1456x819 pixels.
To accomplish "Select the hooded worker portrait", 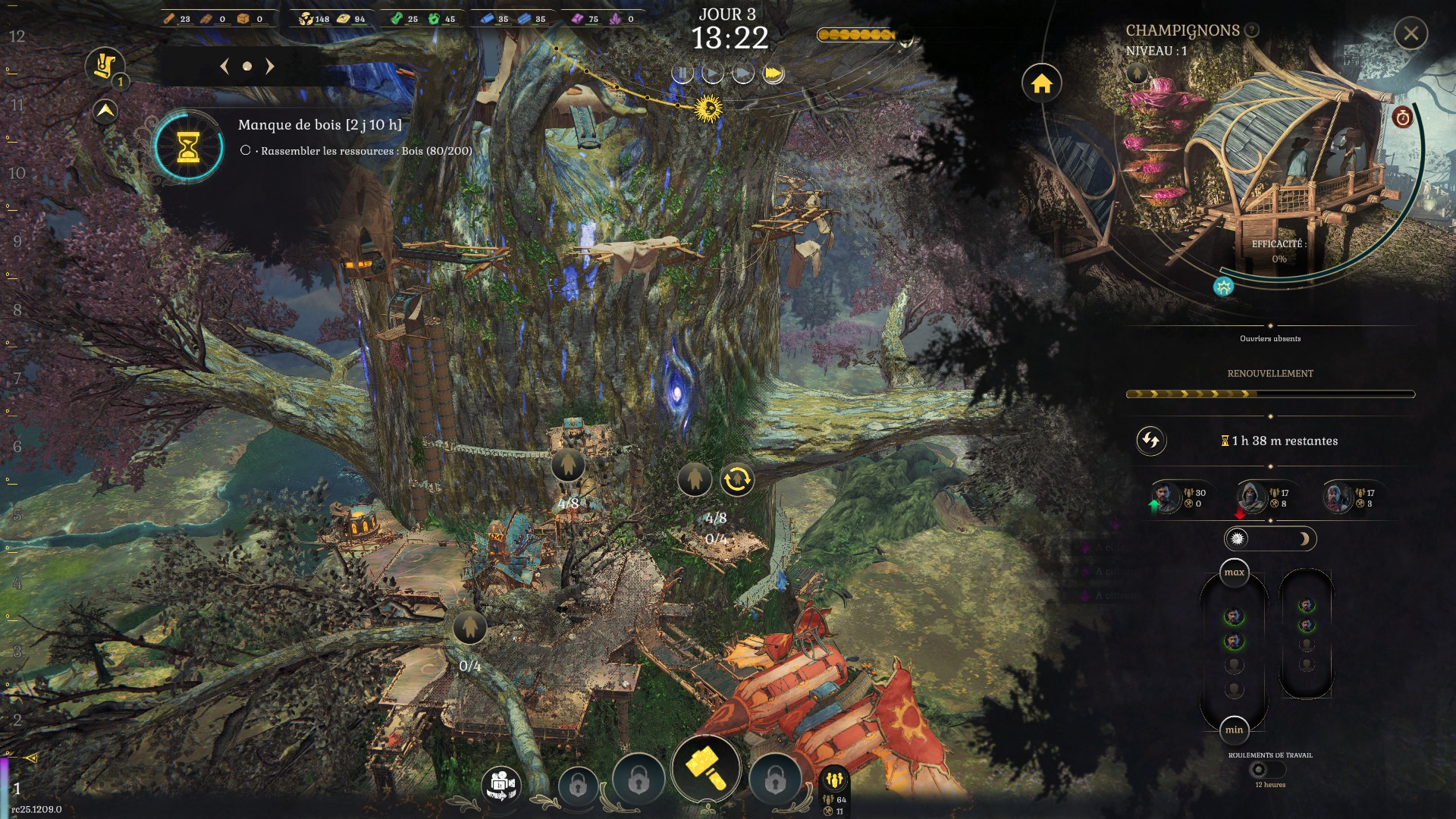I will click(x=1250, y=497).
